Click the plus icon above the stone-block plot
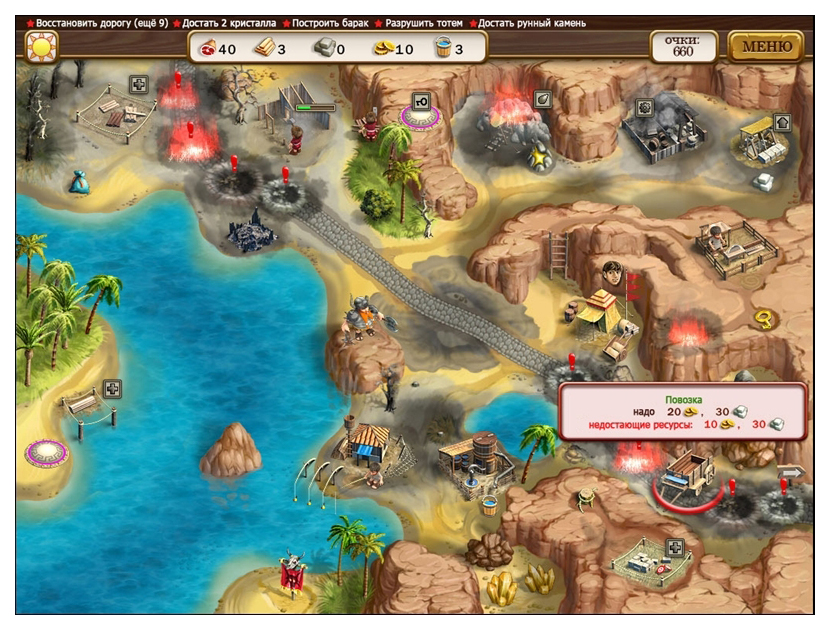 click(x=676, y=547)
